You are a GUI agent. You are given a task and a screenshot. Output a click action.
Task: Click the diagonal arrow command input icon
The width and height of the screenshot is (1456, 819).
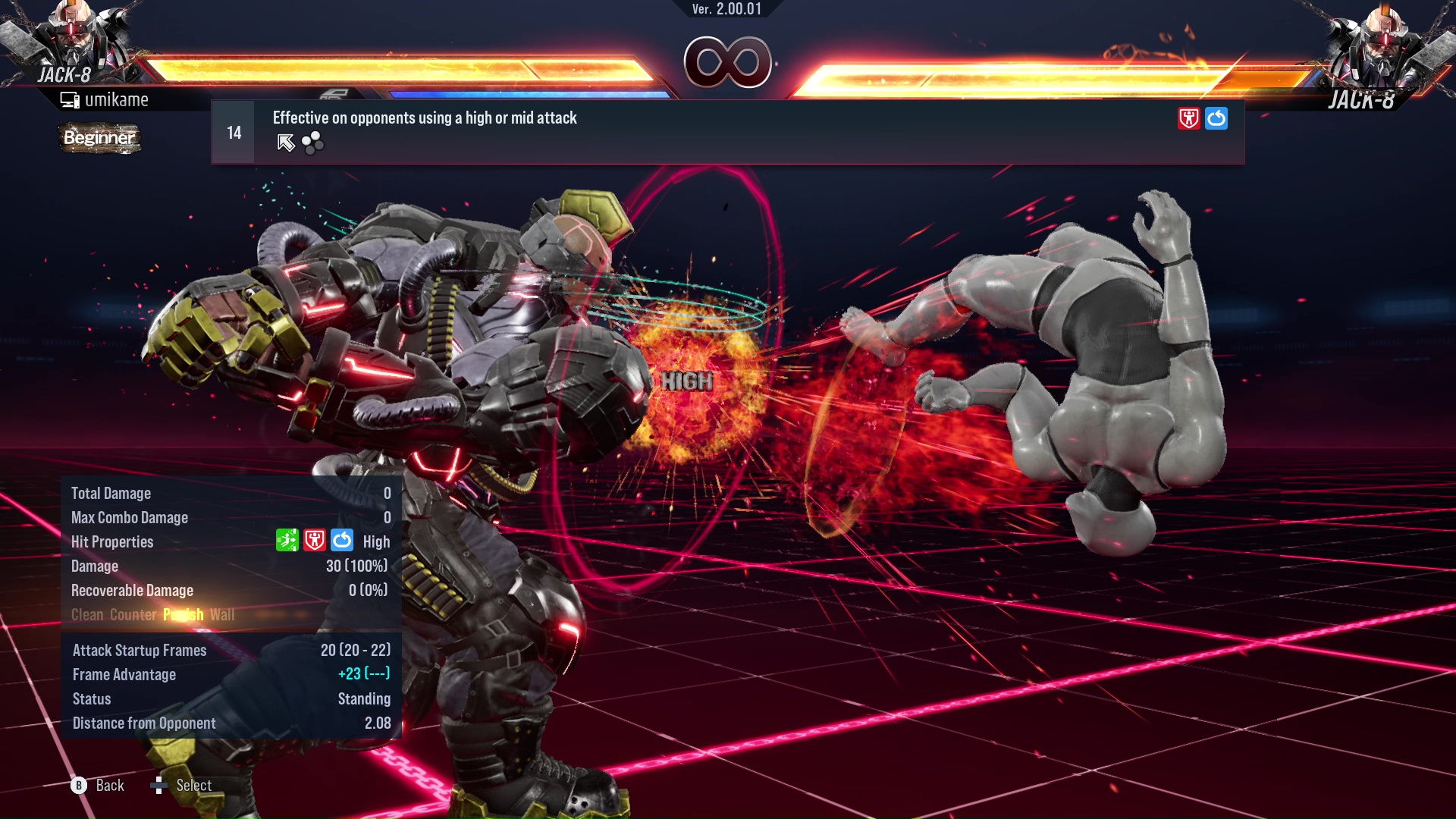[286, 143]
